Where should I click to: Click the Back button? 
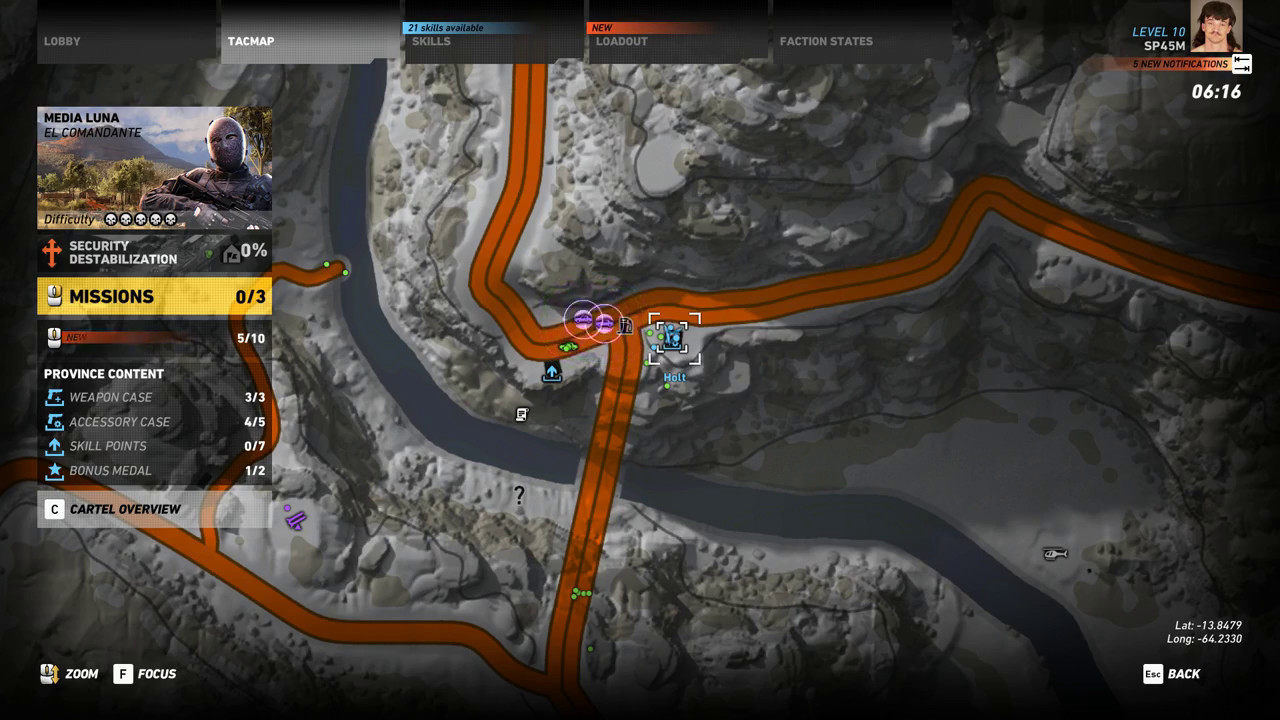point(1172,674)
